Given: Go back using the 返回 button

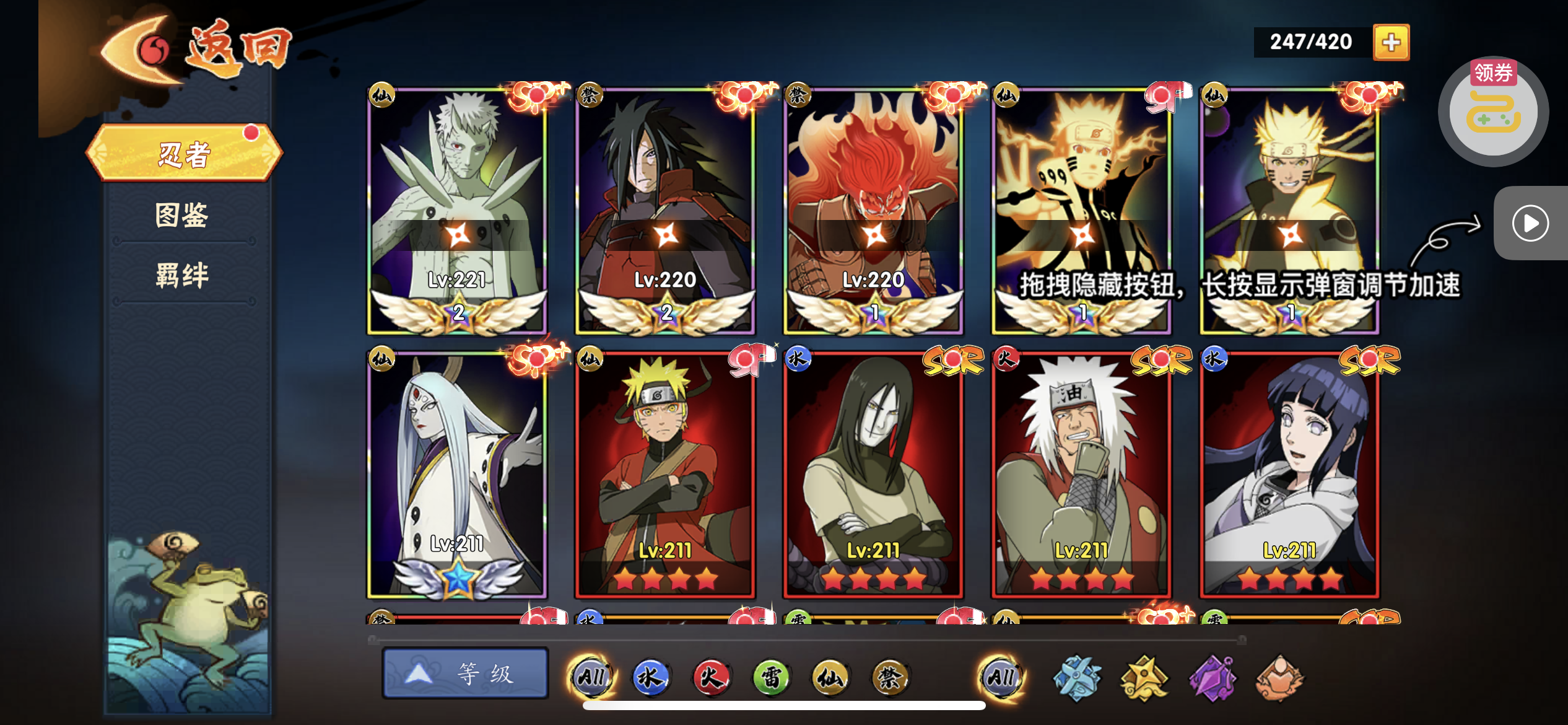Looking at the screenshot, I should 197,50.
